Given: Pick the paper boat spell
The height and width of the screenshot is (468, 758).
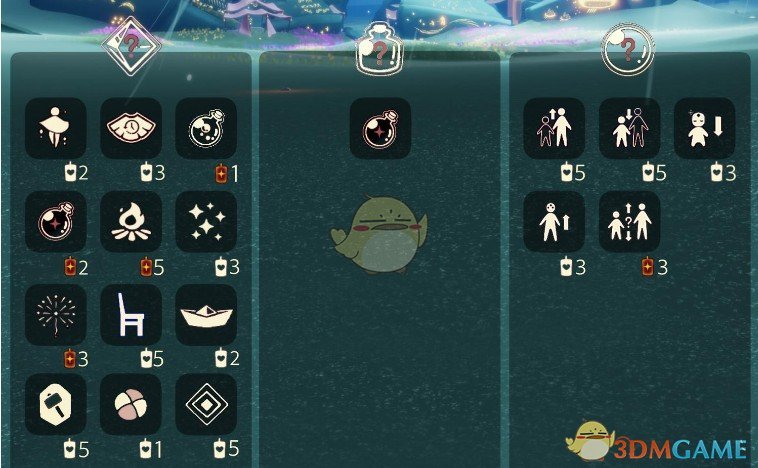Looking at the screenshot, I should pos(206,315).
